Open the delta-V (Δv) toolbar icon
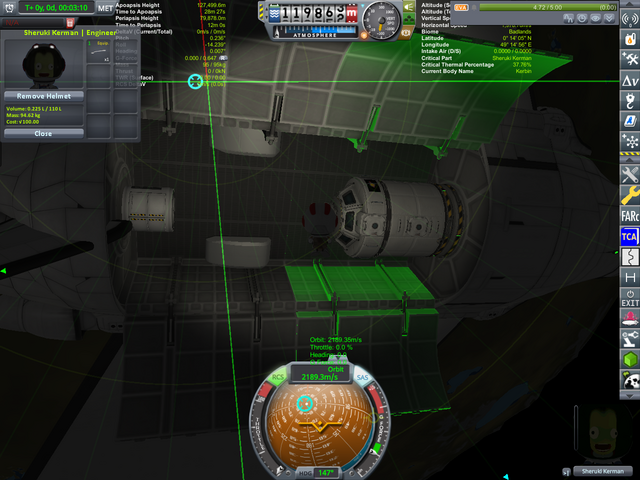 point(630,80)
